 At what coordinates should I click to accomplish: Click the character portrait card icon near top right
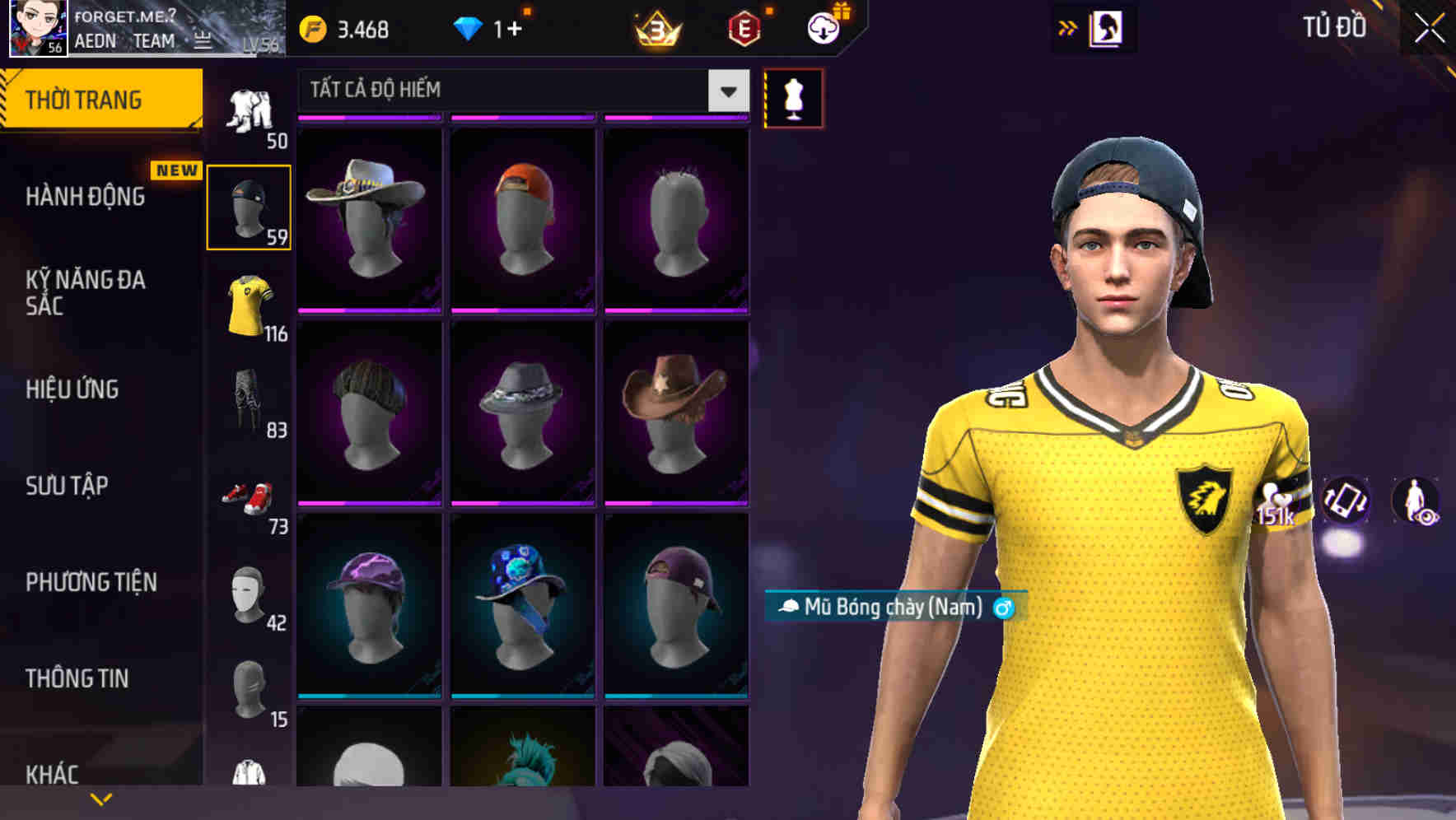click(1108, 27)
